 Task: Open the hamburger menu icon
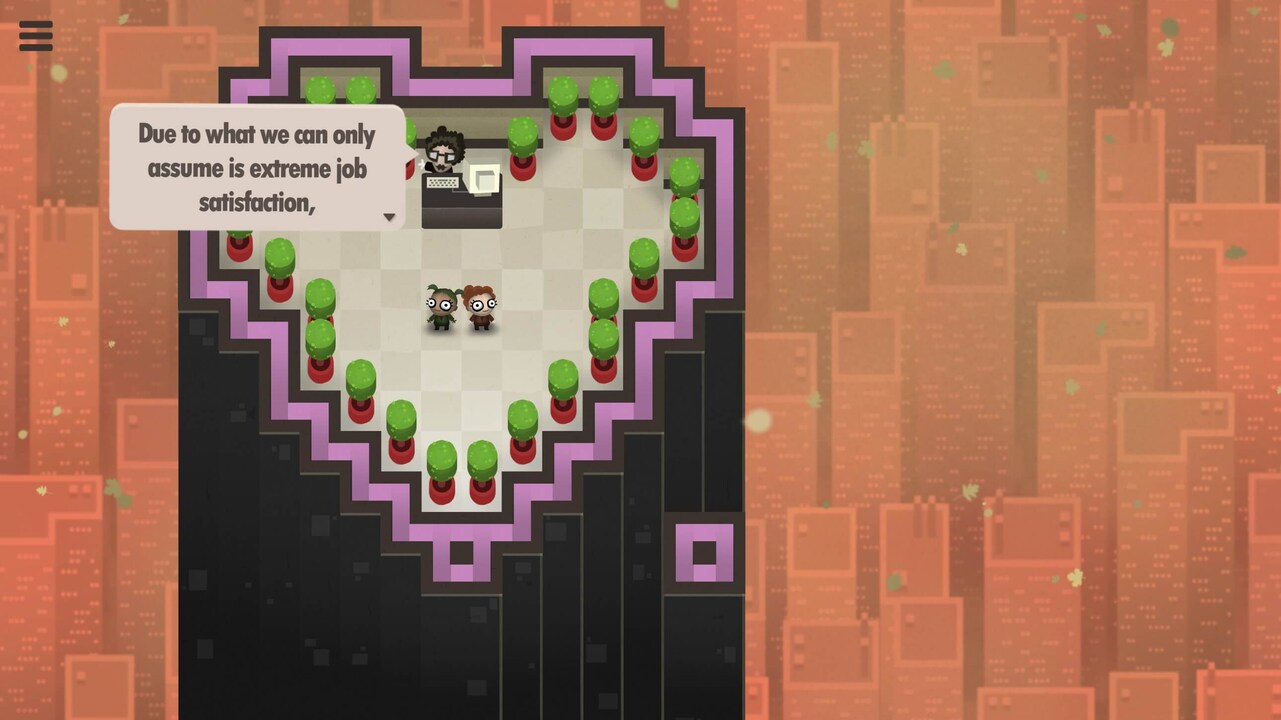tap(35, 36)
